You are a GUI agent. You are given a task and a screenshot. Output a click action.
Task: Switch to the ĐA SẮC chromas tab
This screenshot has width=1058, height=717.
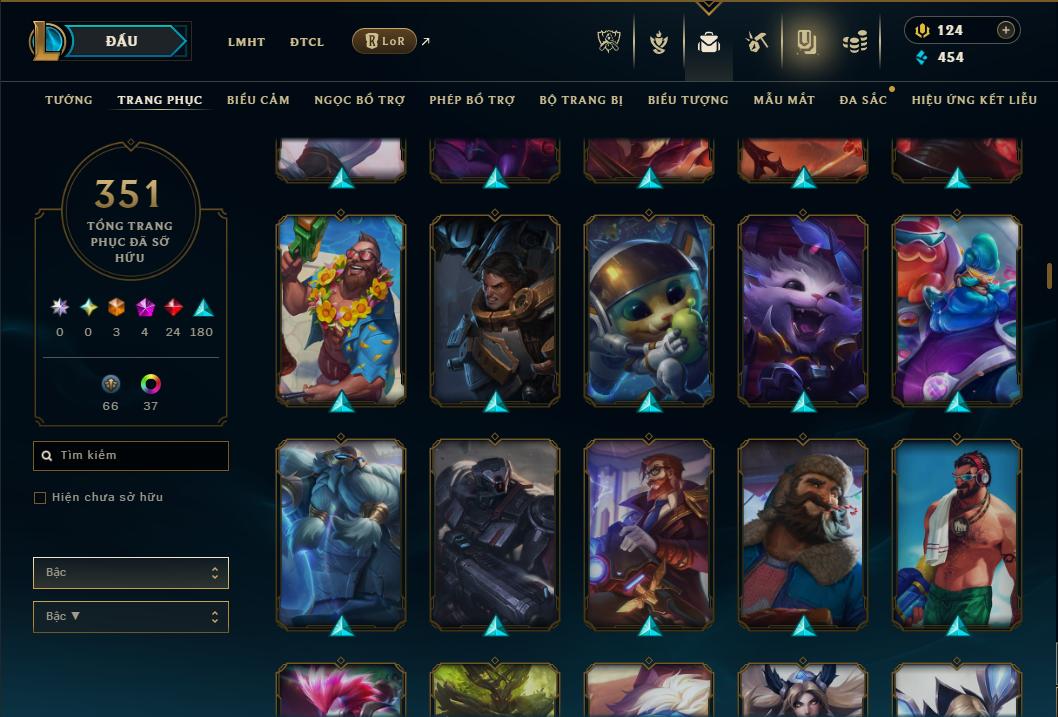(863, 100)
